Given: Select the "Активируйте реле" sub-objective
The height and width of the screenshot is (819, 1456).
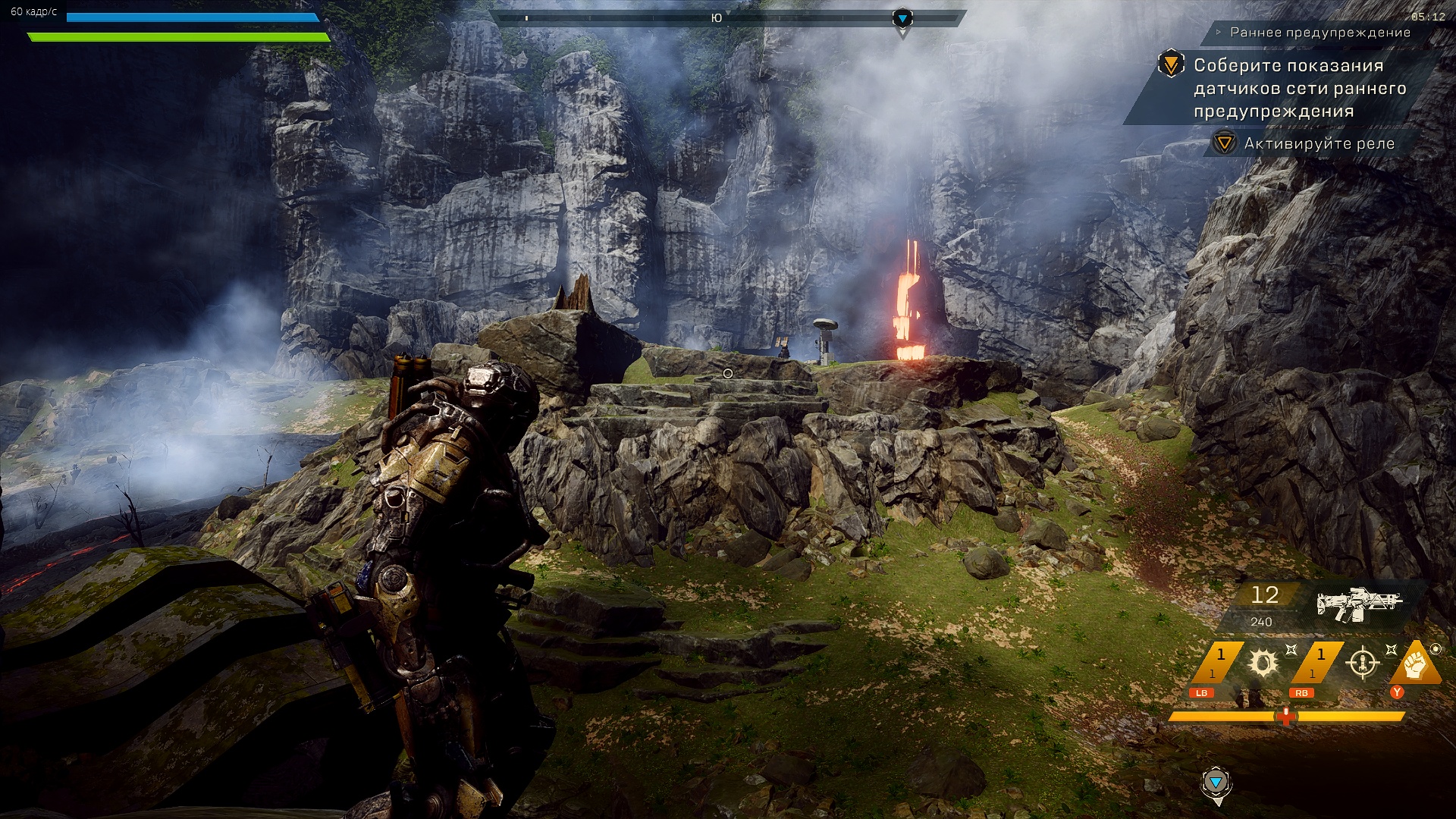Looking at the screenshot, I should [1319, 143].
